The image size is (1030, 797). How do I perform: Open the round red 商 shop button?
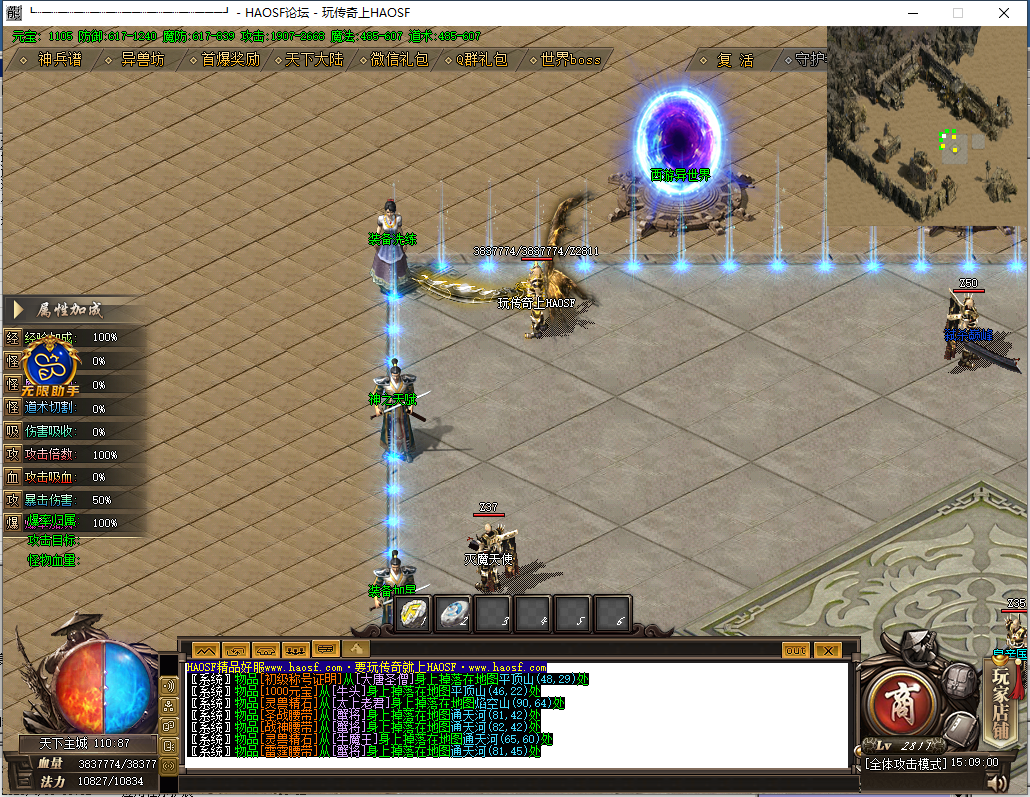click(x=900, y=694)
